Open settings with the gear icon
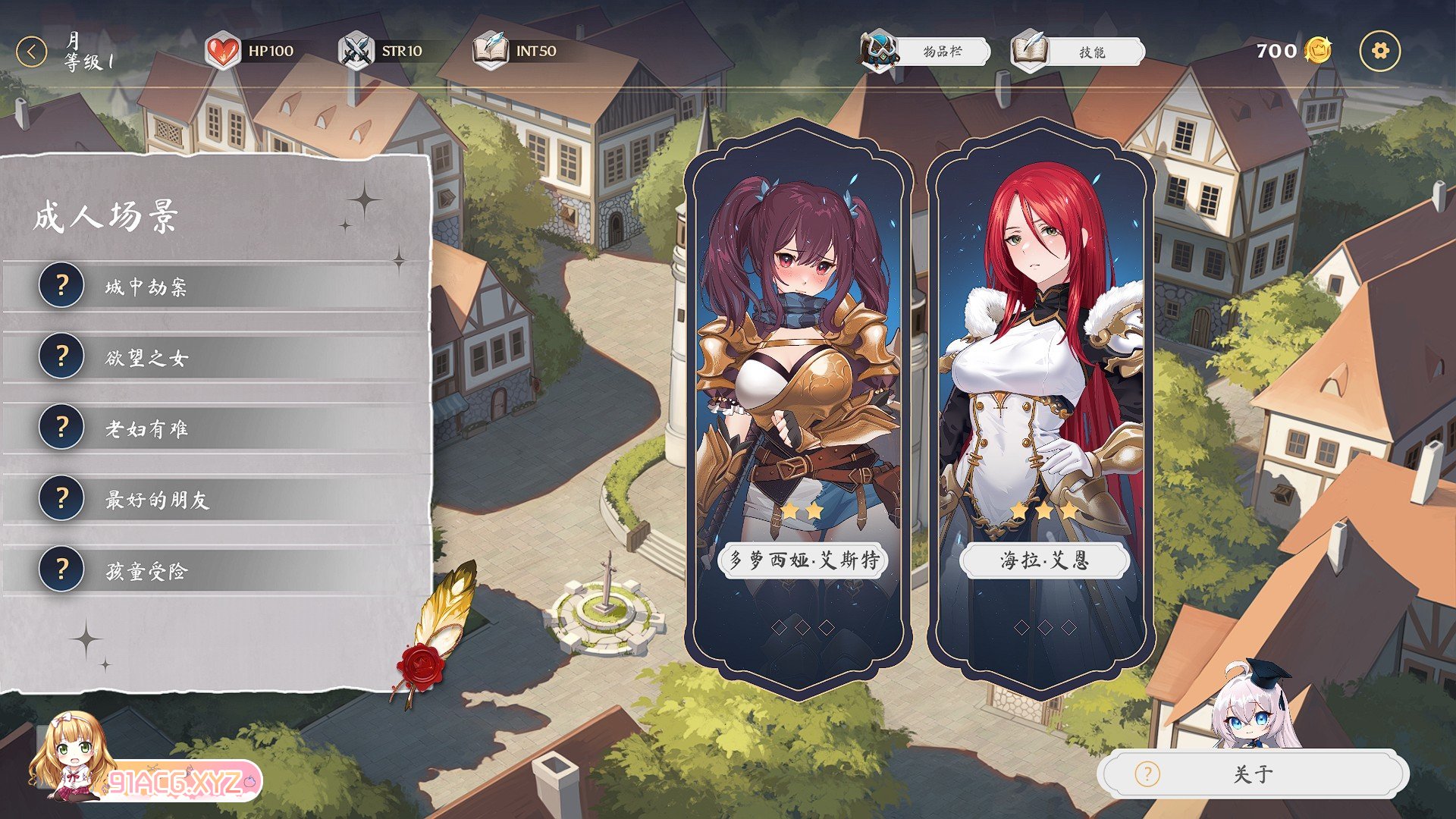This screenshot has width=1456, height=819. point(1379,52)
